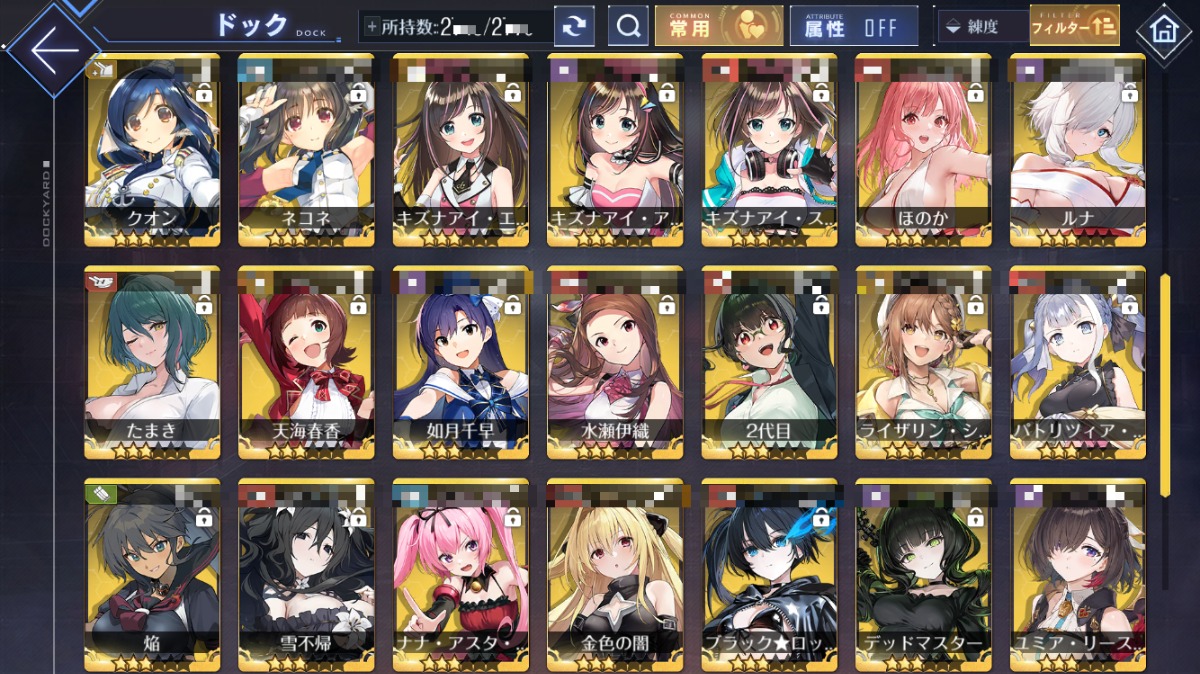Select the ルナ card
This screenshot has height=674, width=1200.
tap(1077, 150)
